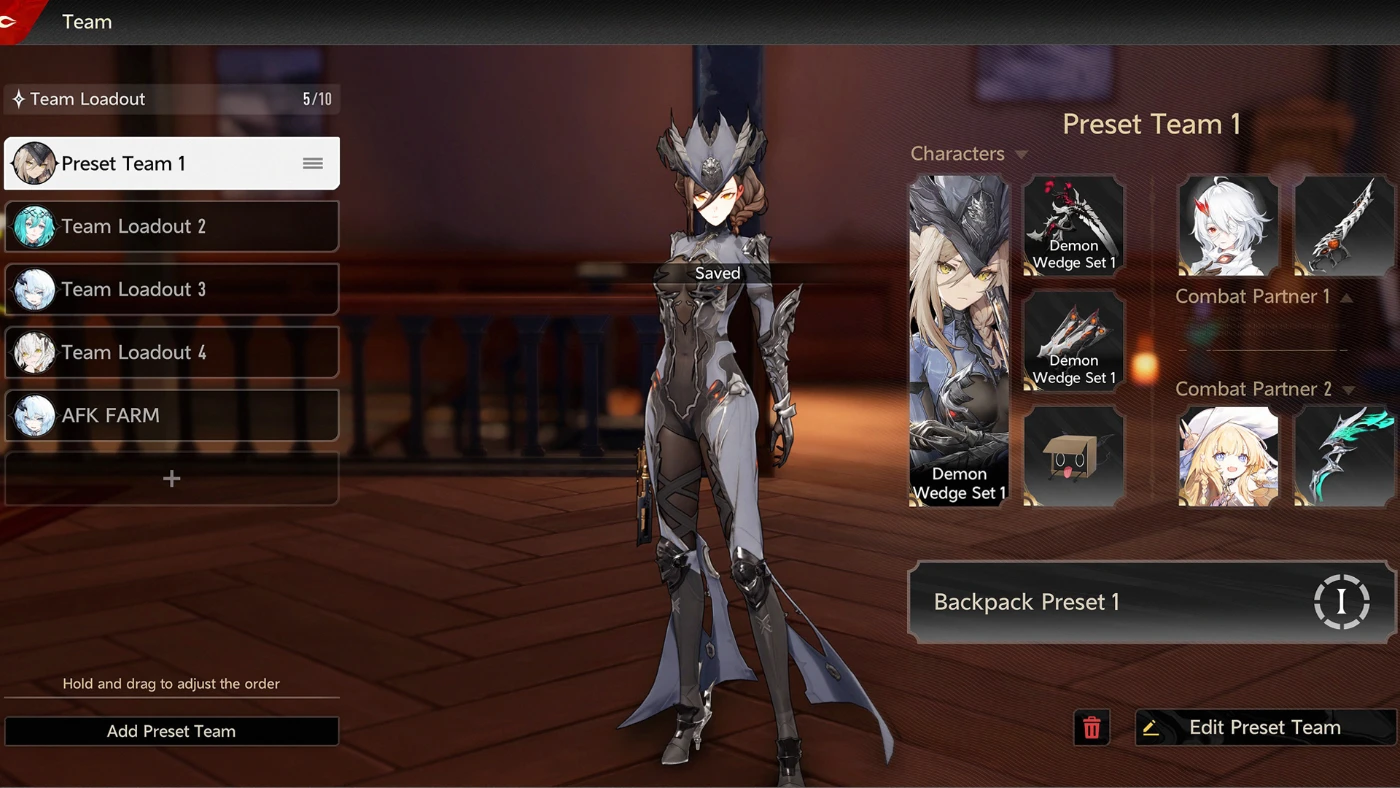This screenshot has width=1400, height=788.
Task: Select the main character portrait card
Action: (x=959, y=340)
